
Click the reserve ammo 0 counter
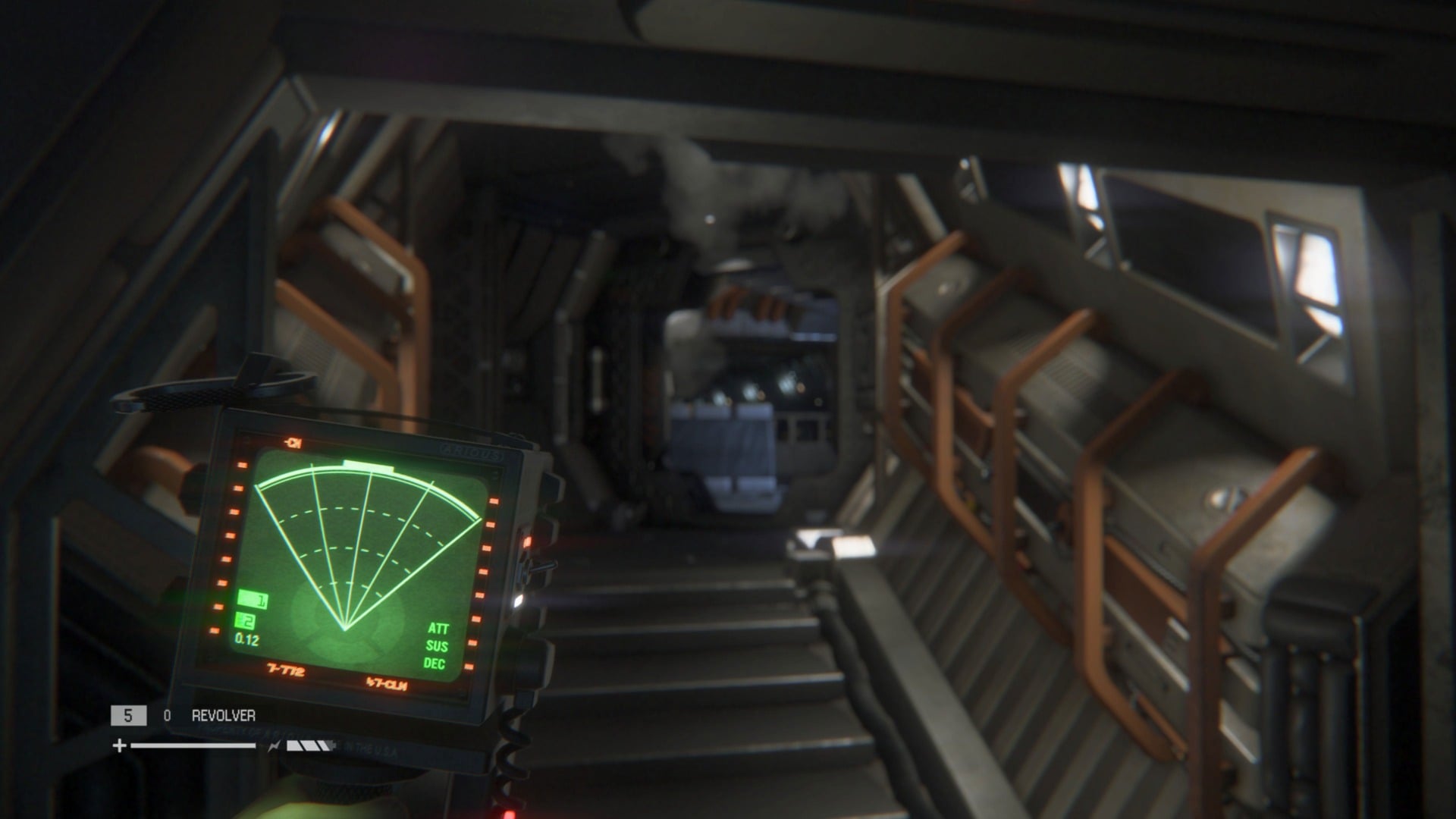[x=166, y=715]
